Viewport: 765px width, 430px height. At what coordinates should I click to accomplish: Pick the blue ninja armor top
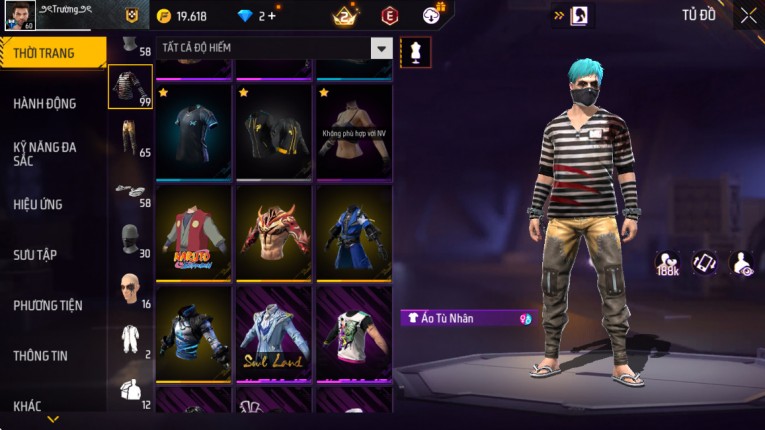coord(354,232)
